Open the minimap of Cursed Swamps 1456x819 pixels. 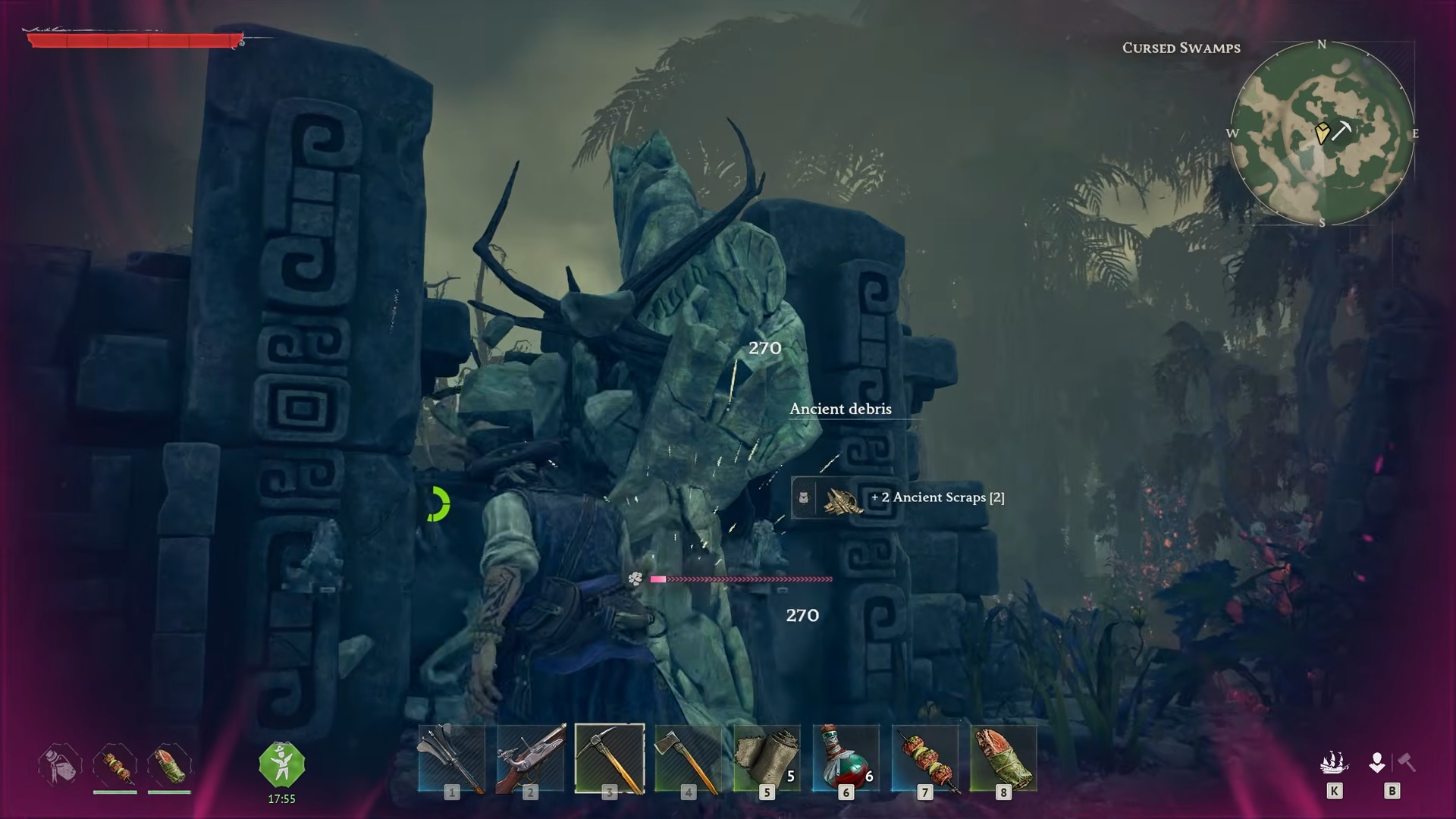tap(1322, 133)
